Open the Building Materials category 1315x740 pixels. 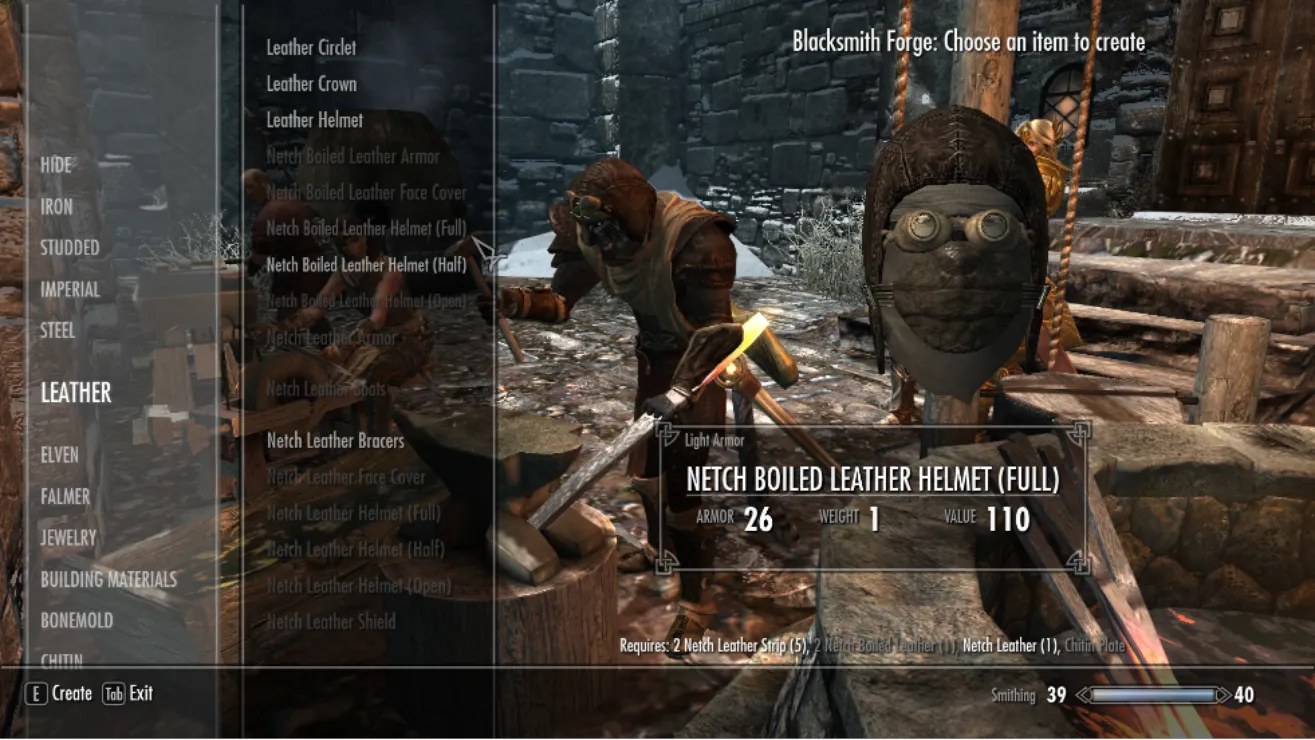(108, 579)
